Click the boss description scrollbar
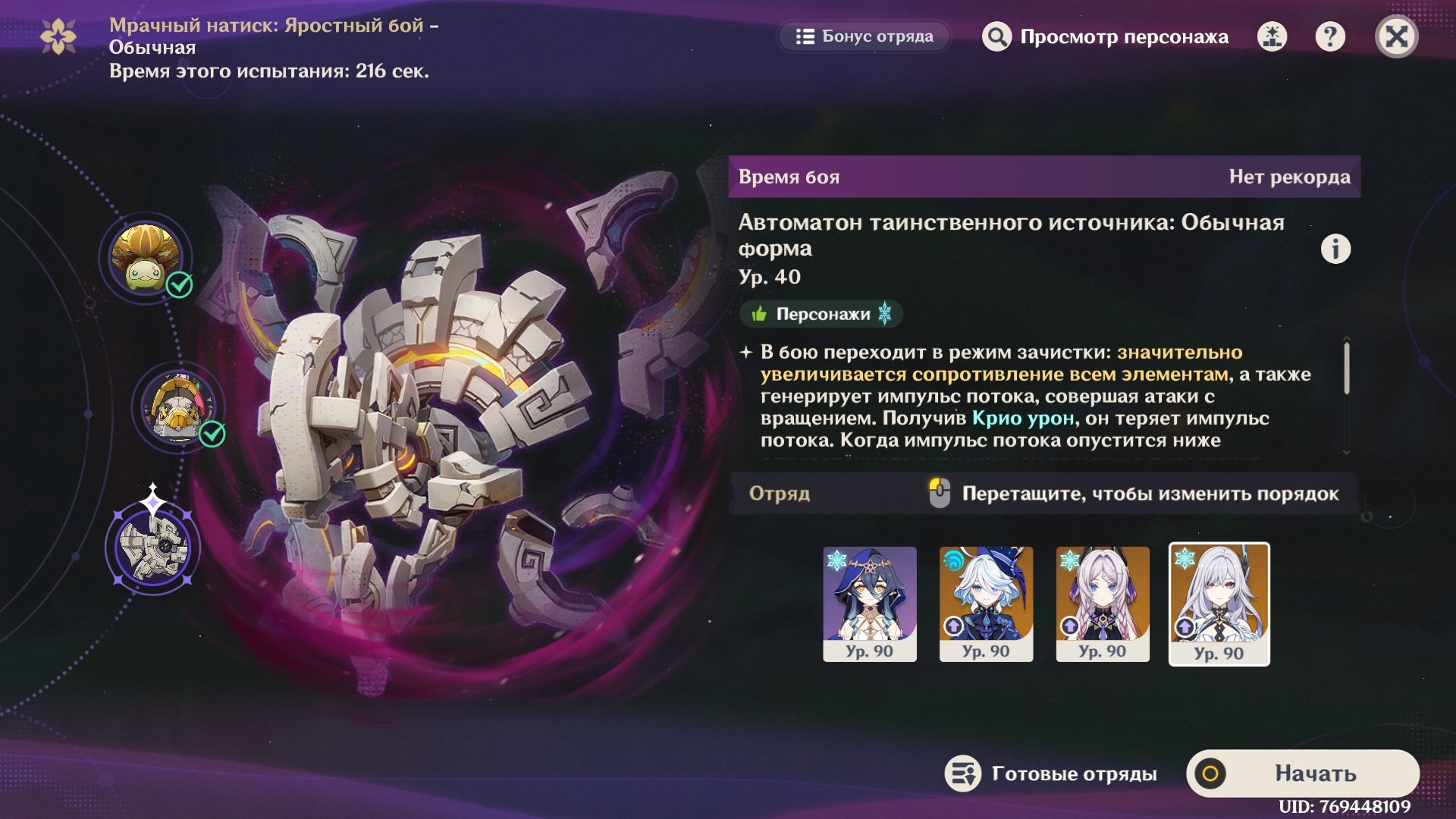1456x819 pixels. (x=1347, y=369)
